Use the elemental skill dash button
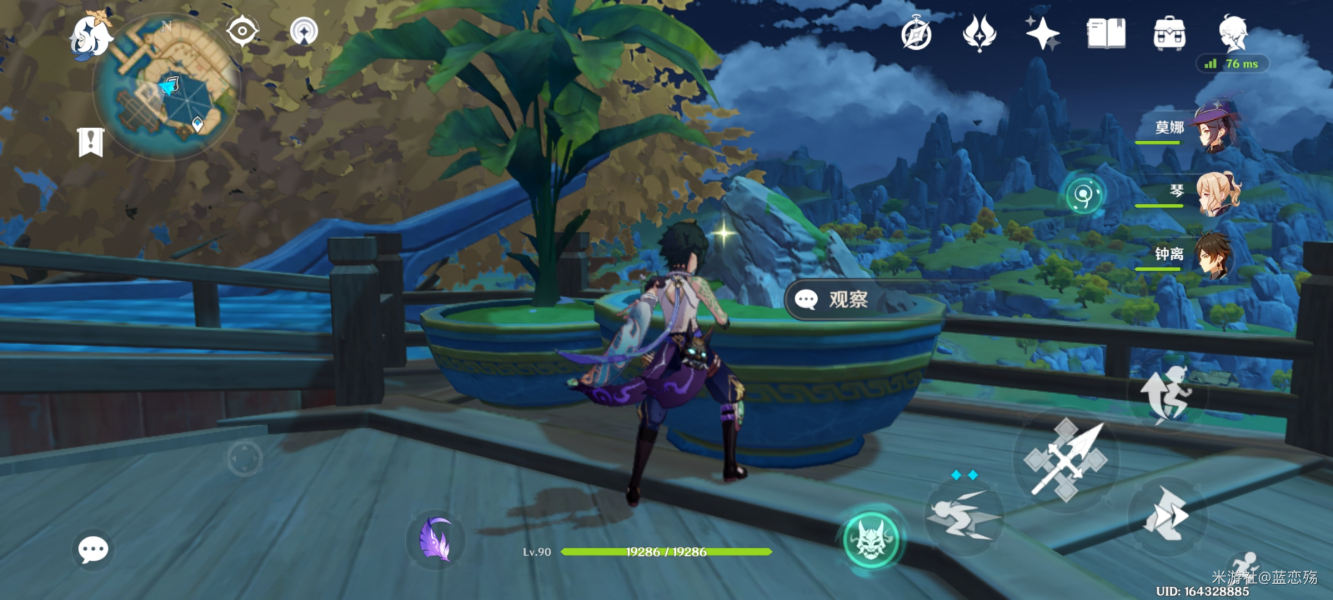 click(962, 513)
